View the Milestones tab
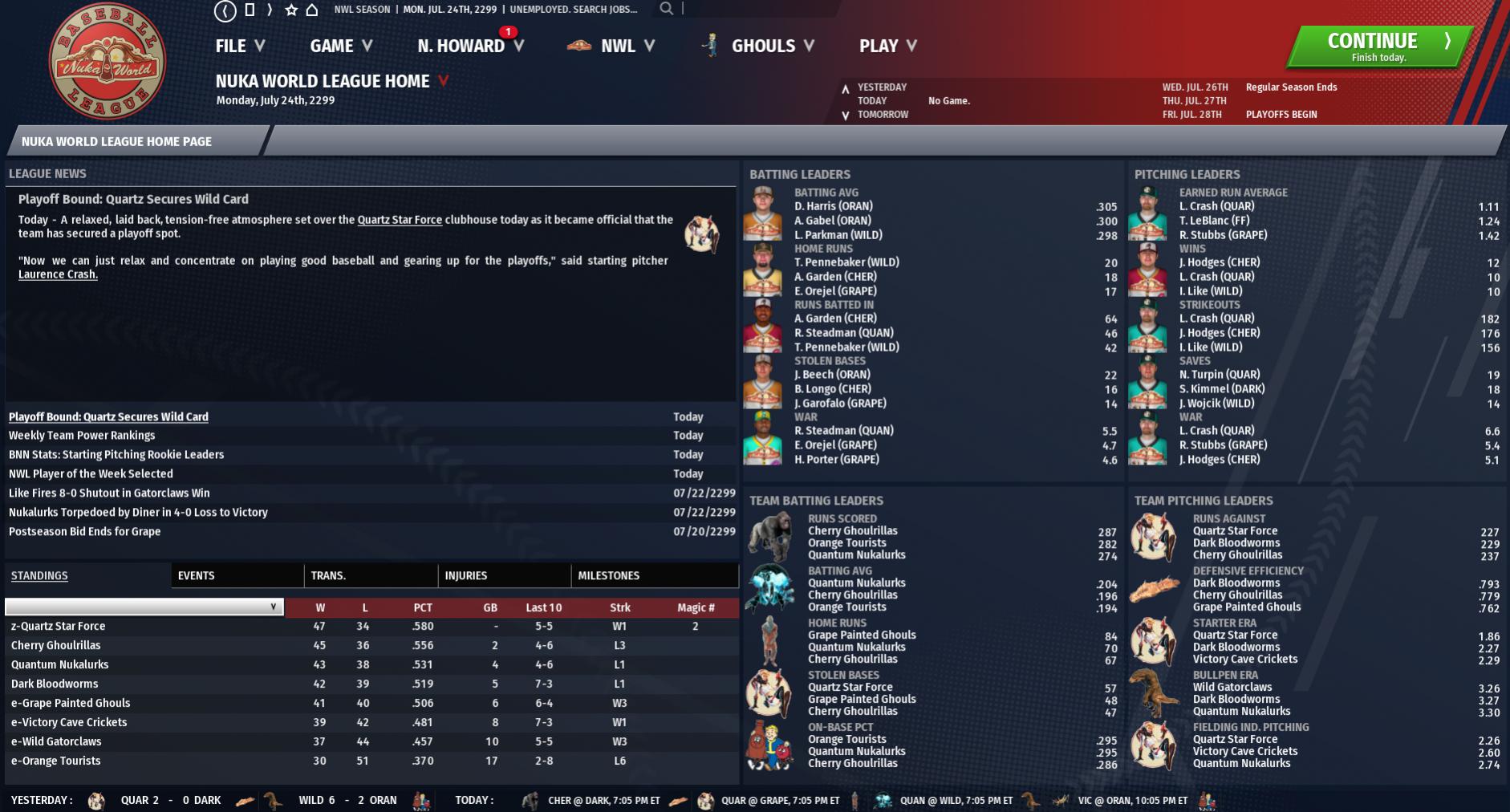 pyautogui.click(x=609, y=575)
